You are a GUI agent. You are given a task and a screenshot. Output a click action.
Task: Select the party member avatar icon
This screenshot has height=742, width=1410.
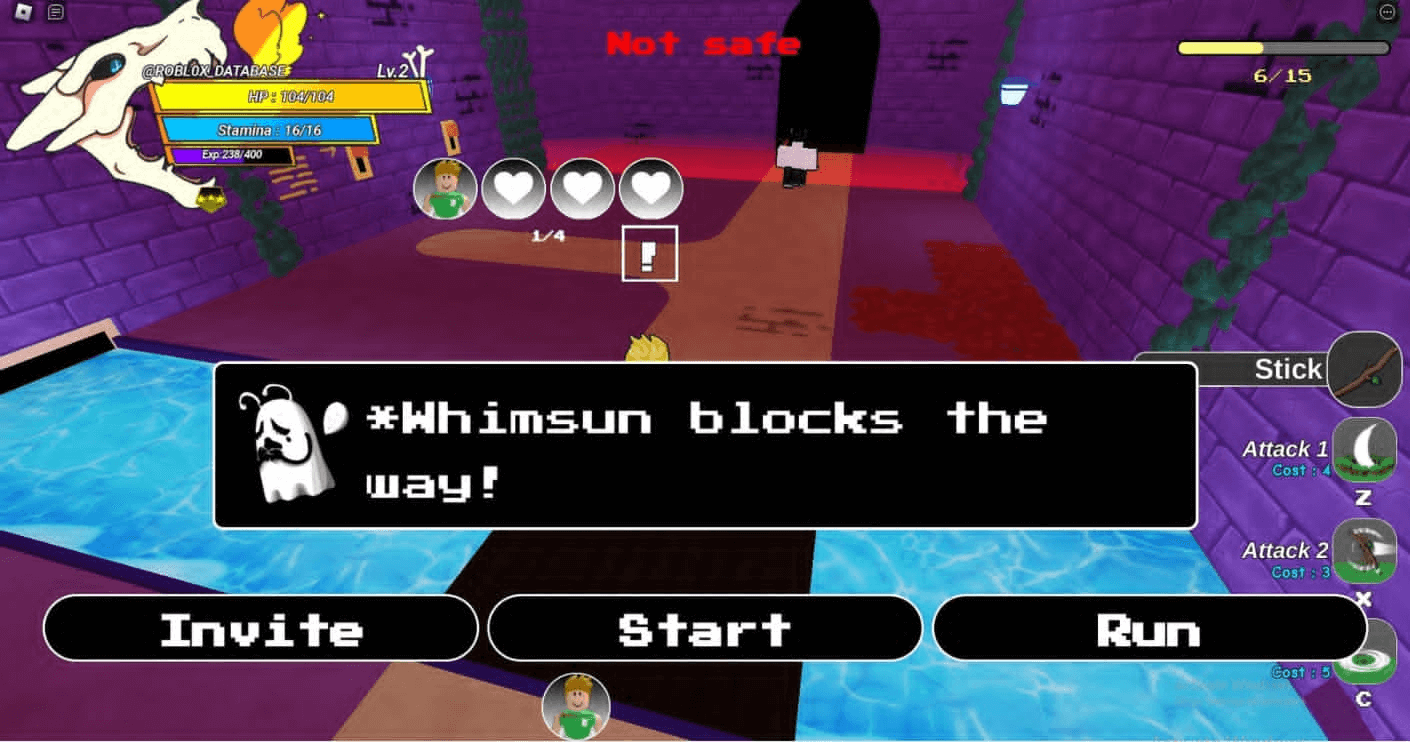pos(444,188)
